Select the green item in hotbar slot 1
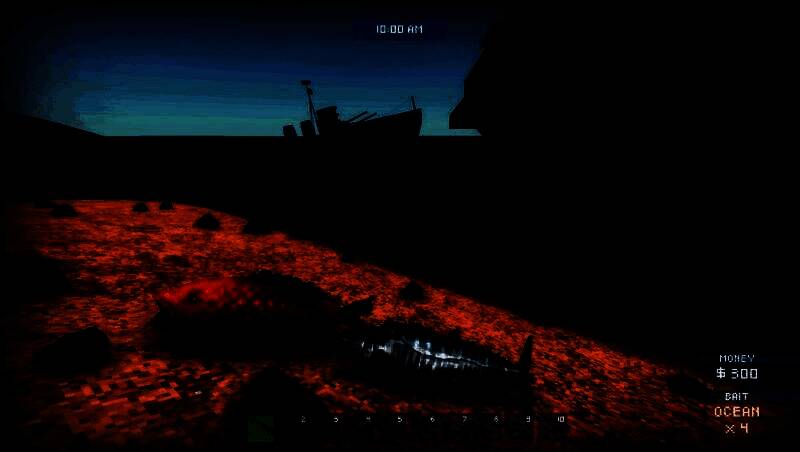Screen dimensions: 800x452 [261, 429]
